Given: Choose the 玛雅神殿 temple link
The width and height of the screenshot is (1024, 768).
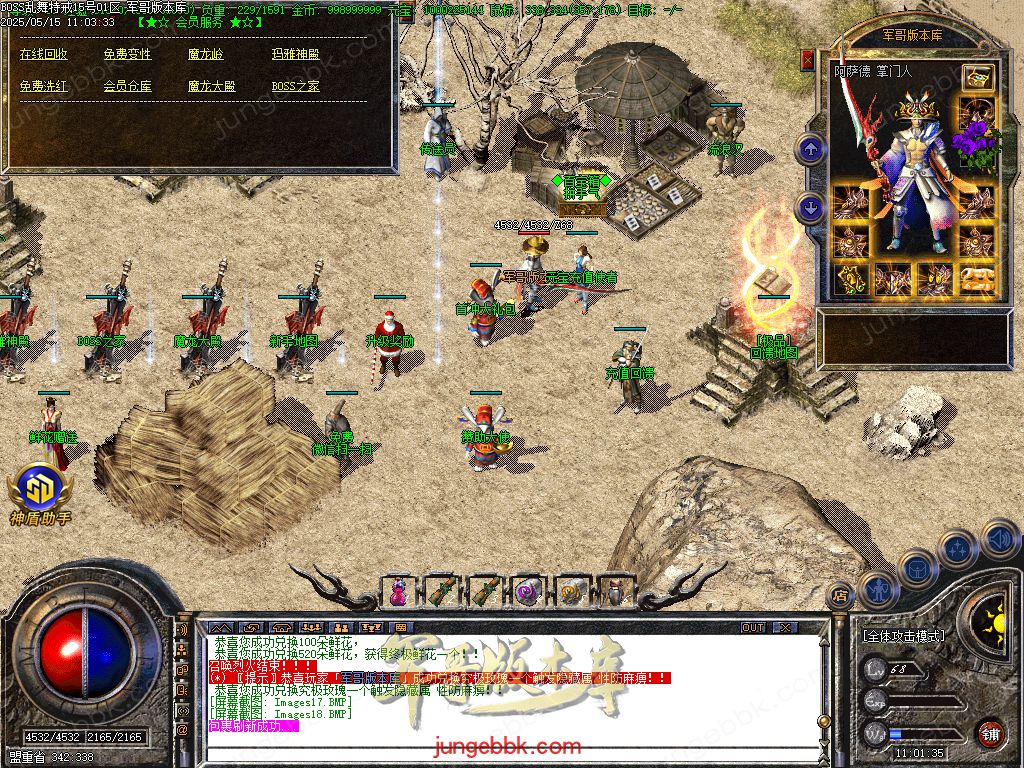Looking at the screenshot, I should (295, 54).
